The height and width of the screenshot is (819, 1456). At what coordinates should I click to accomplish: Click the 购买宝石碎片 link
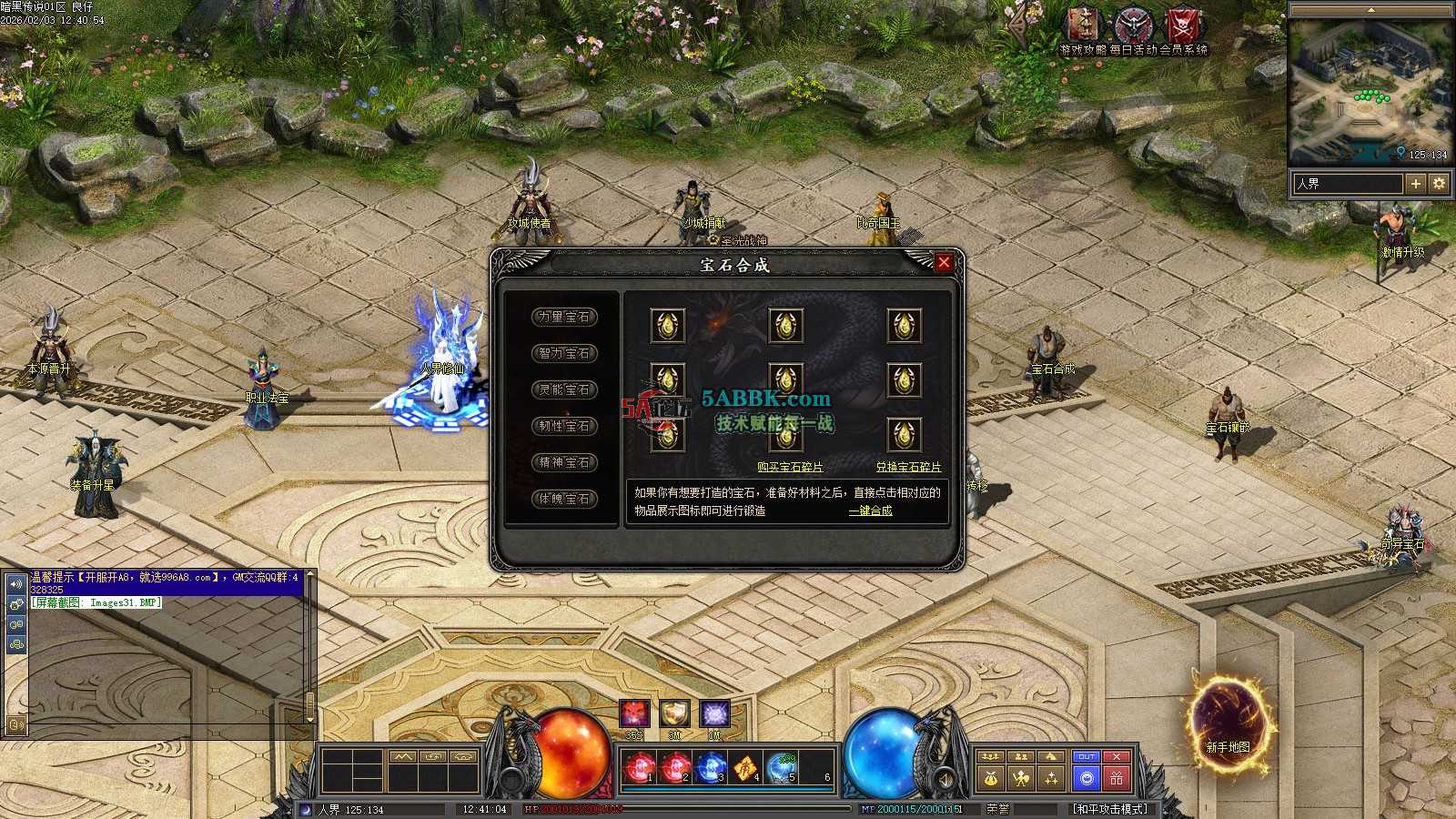[790, 467]
